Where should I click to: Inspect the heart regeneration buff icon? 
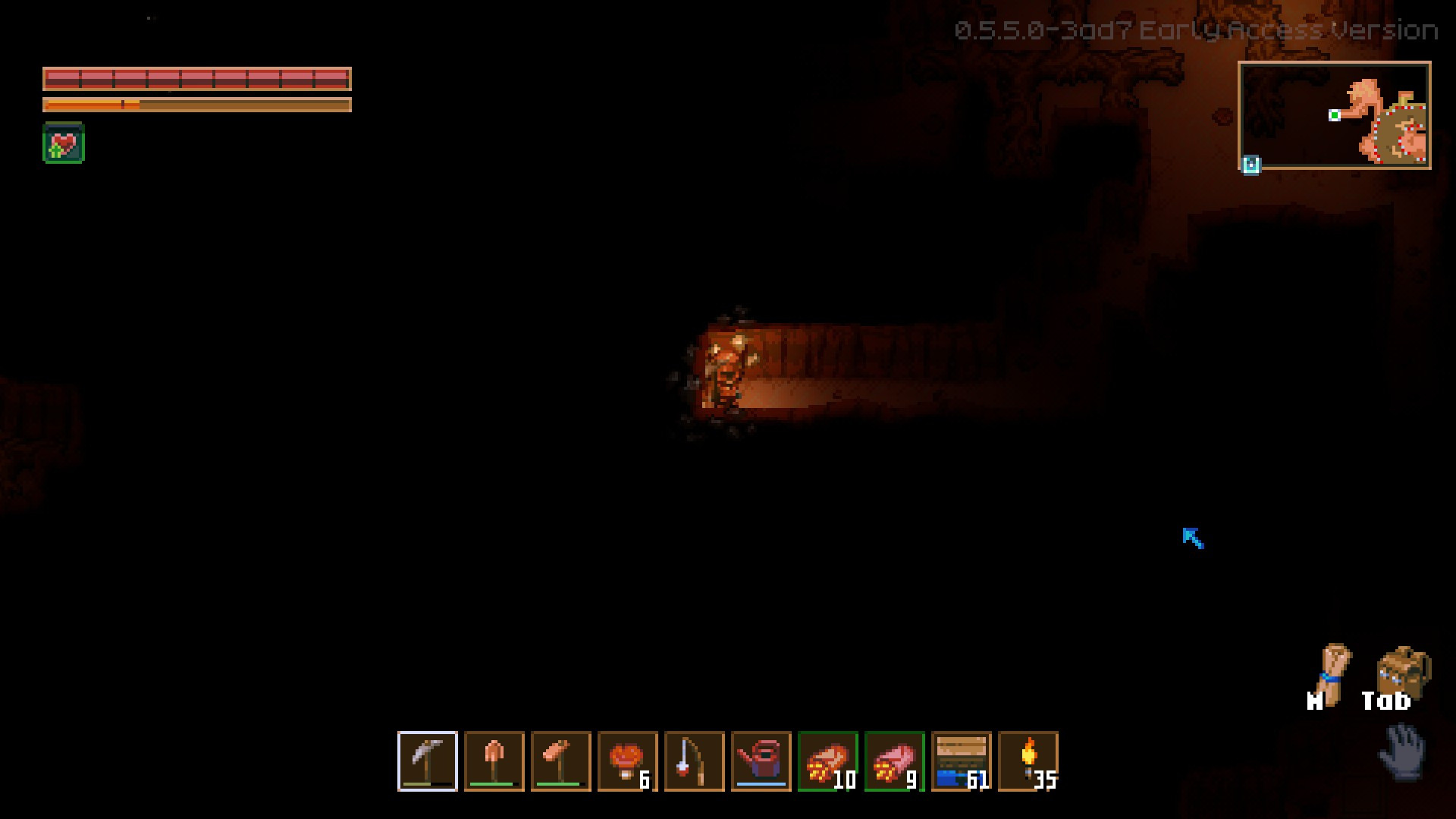pyautogui.click(x=64, y=143)
